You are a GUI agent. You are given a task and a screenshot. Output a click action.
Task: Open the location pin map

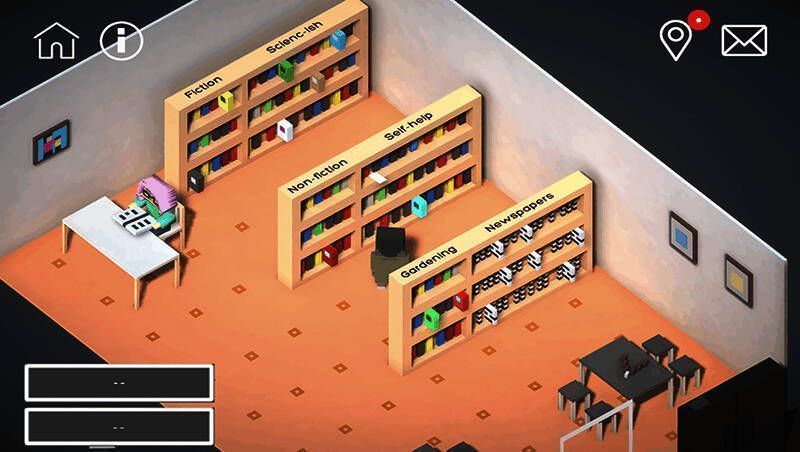point(676,40)
